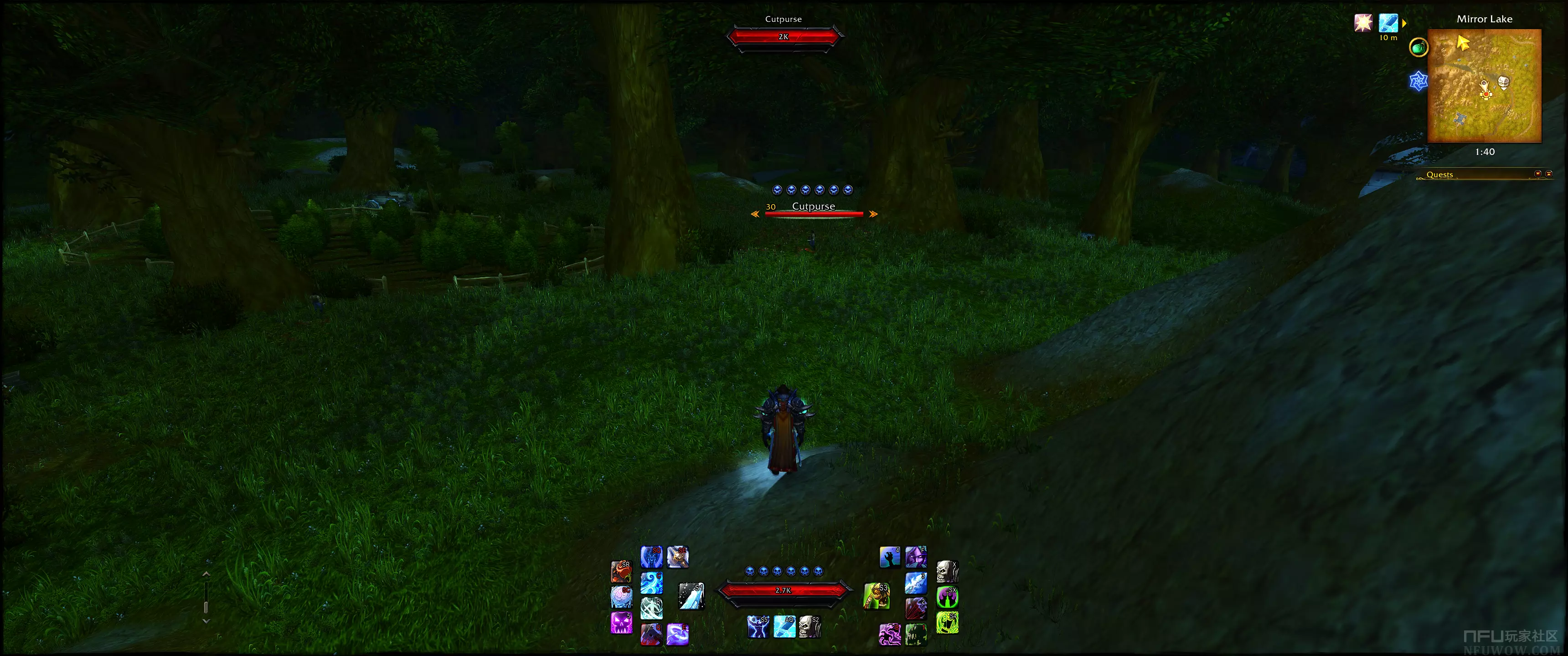Activate the grasping hand ability bound to 4
Image resolution: width=1568 pixels, height=656 pixels.
(889, 557)
